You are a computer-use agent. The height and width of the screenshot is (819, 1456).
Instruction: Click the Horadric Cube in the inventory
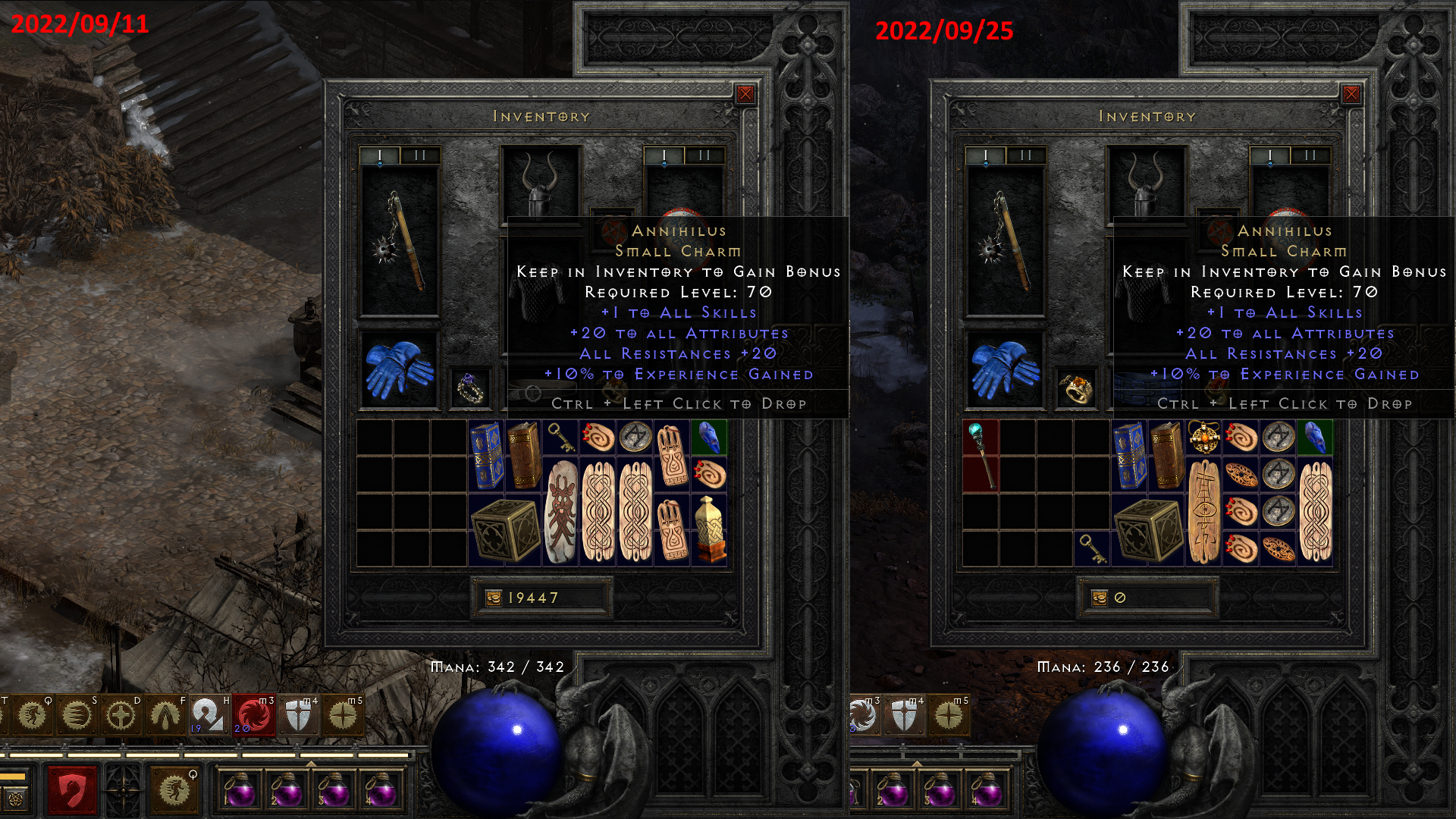click(504, 527)
